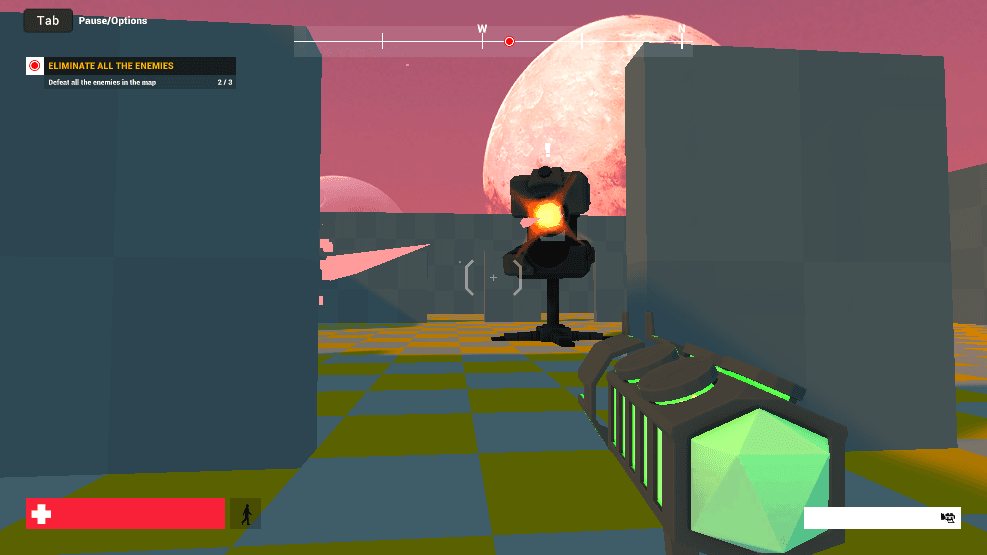
Task: Click the red objective target icon
Action: pyautogui.click(x=35, y=66)
